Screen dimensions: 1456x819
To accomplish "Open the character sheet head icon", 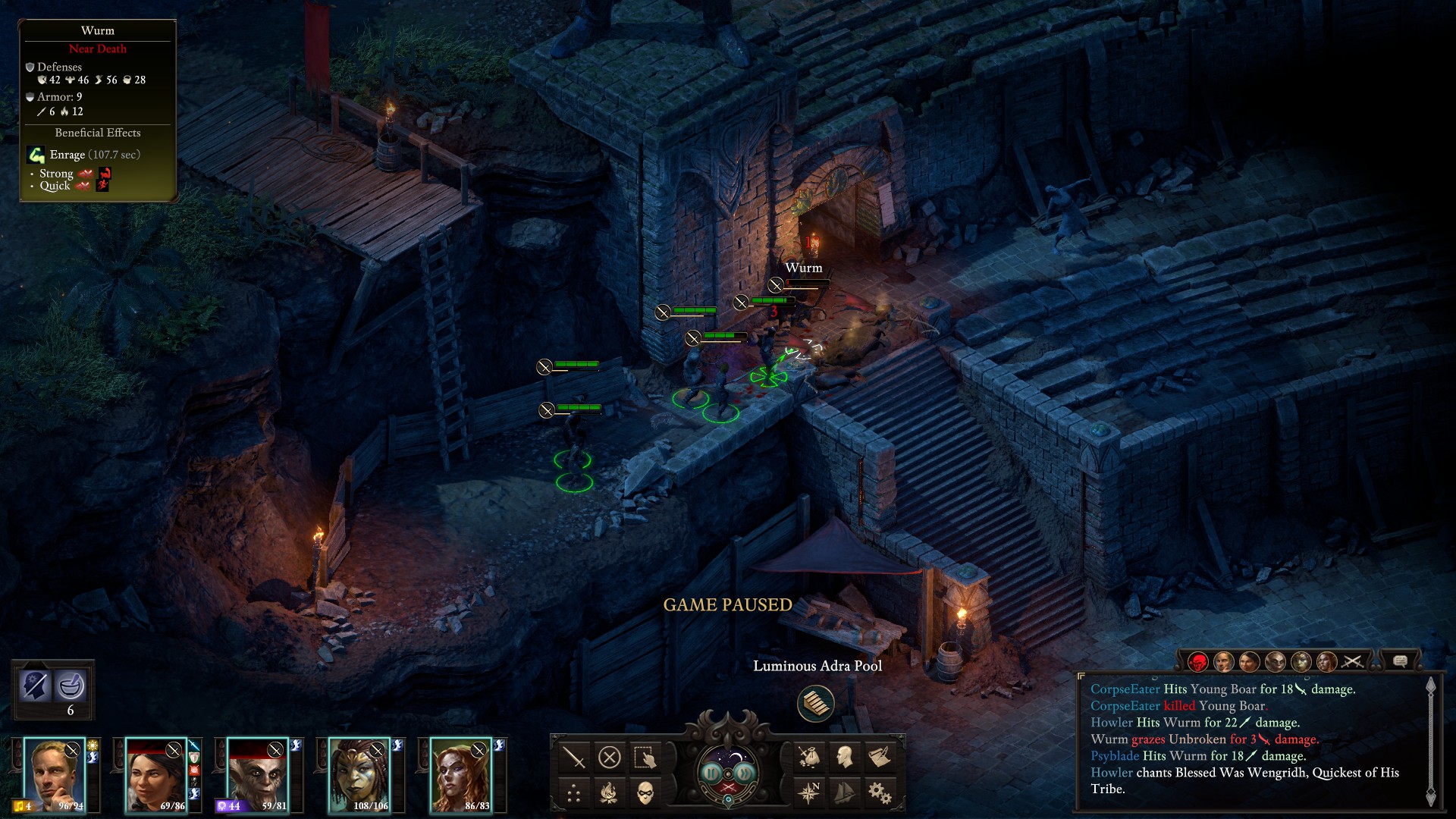I will coord(844,757).
